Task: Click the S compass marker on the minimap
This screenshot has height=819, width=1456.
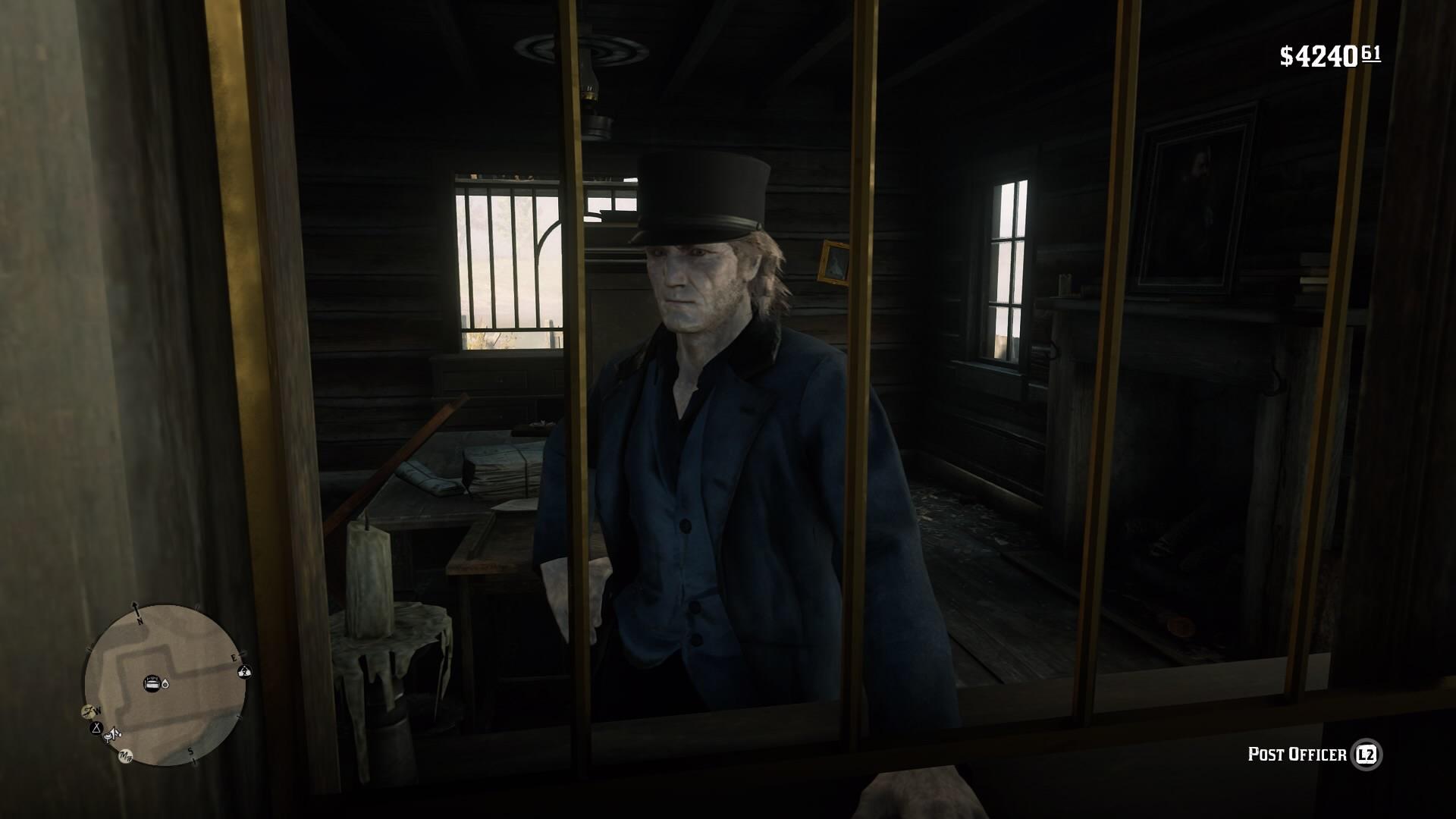Action: 190,751
